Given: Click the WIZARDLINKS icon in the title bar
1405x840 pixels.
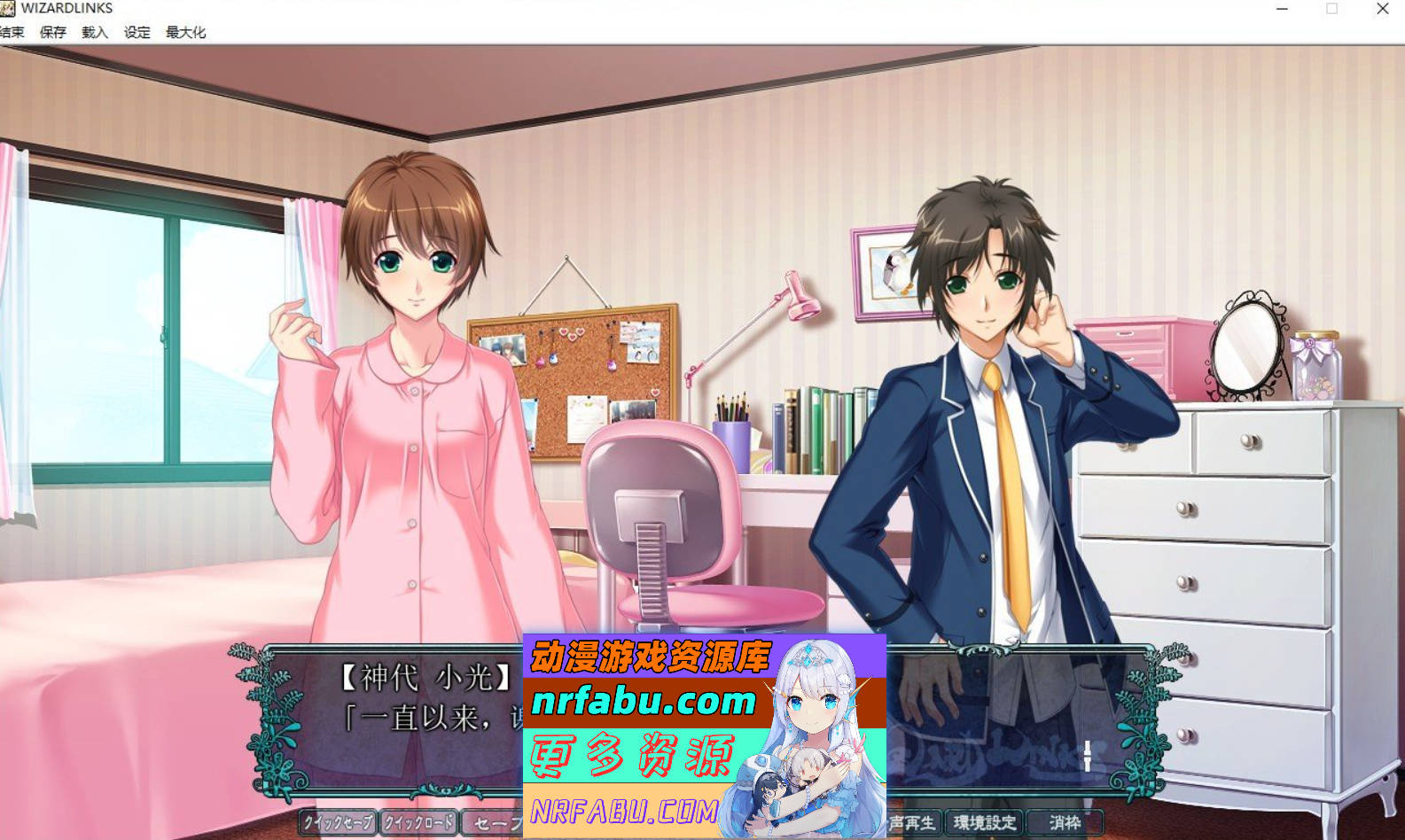Looking at the screenshot, I should tap(9, 8).
